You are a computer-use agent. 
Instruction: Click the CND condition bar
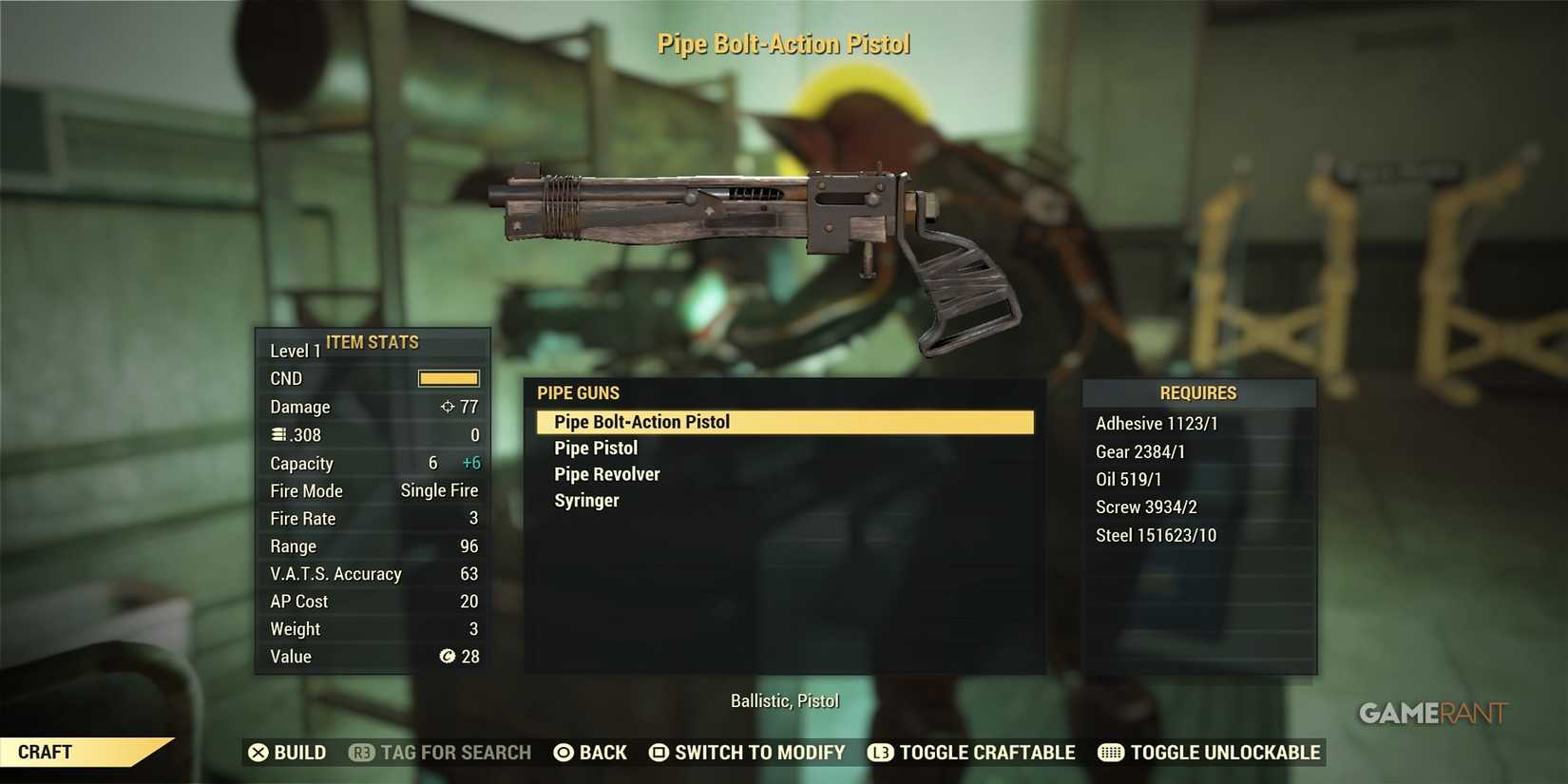click(x=447, y=377)
